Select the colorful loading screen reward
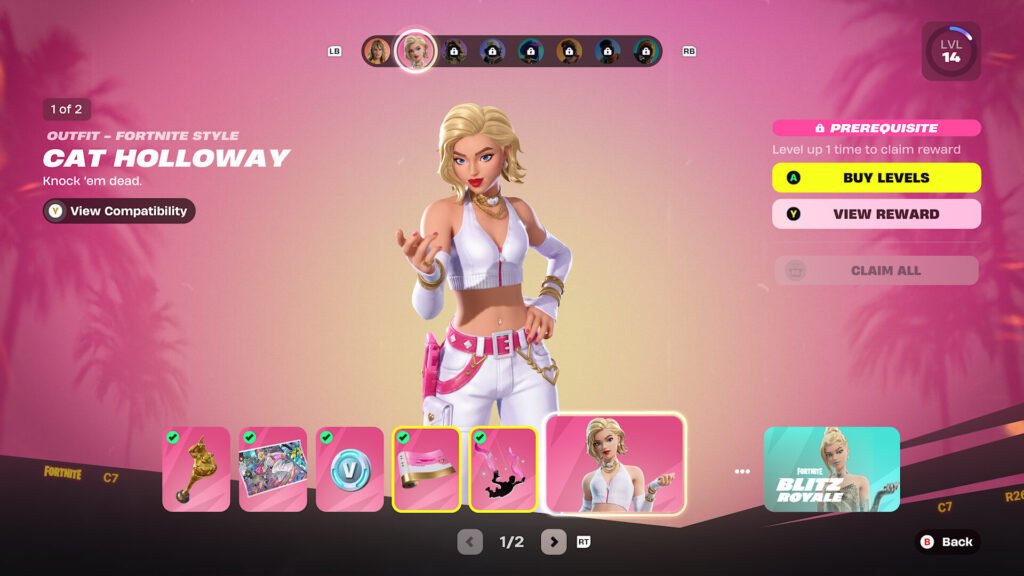The image size is (1024, 576). [273, 469]
